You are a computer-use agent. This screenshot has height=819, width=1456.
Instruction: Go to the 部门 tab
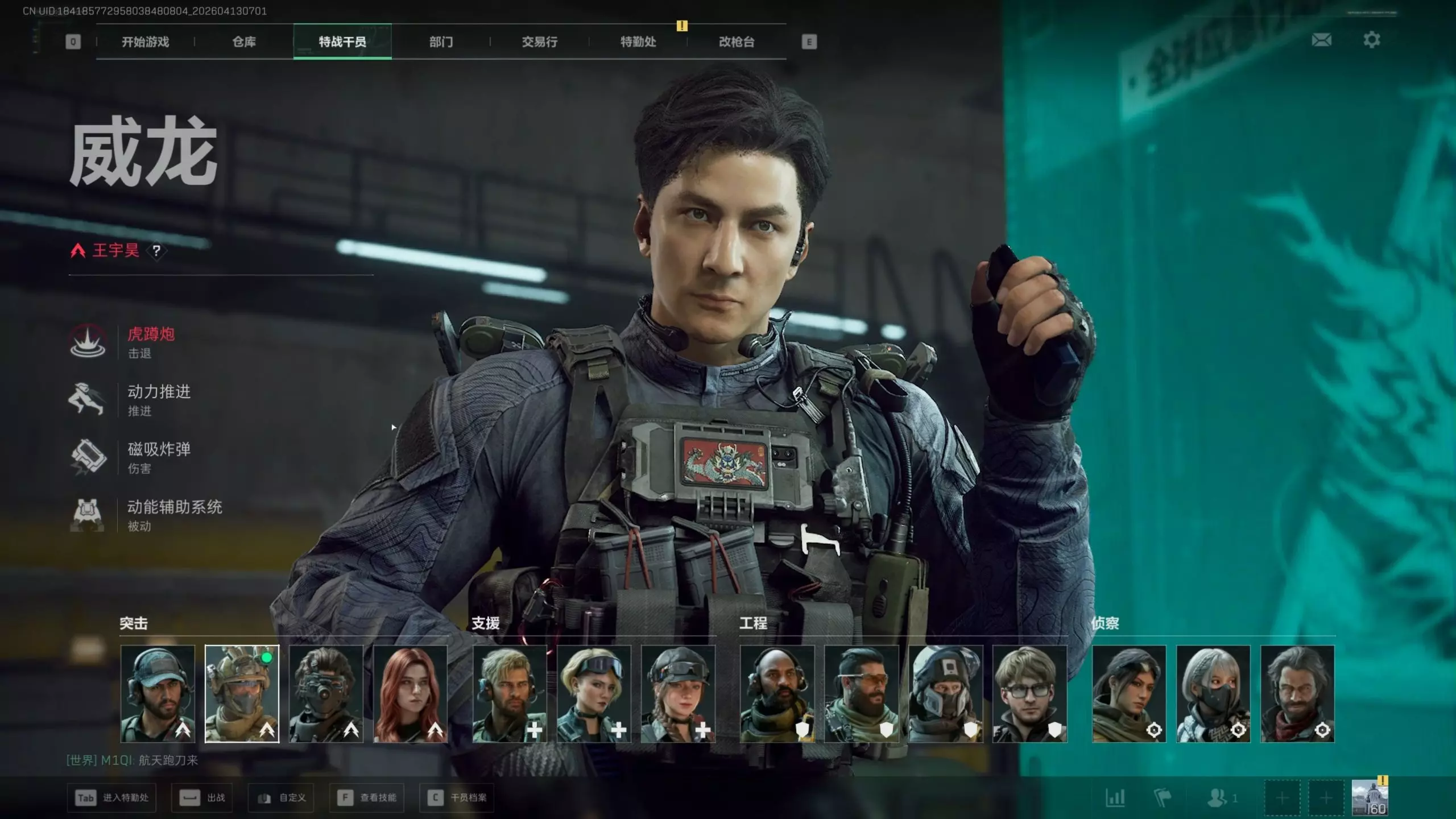441,42
